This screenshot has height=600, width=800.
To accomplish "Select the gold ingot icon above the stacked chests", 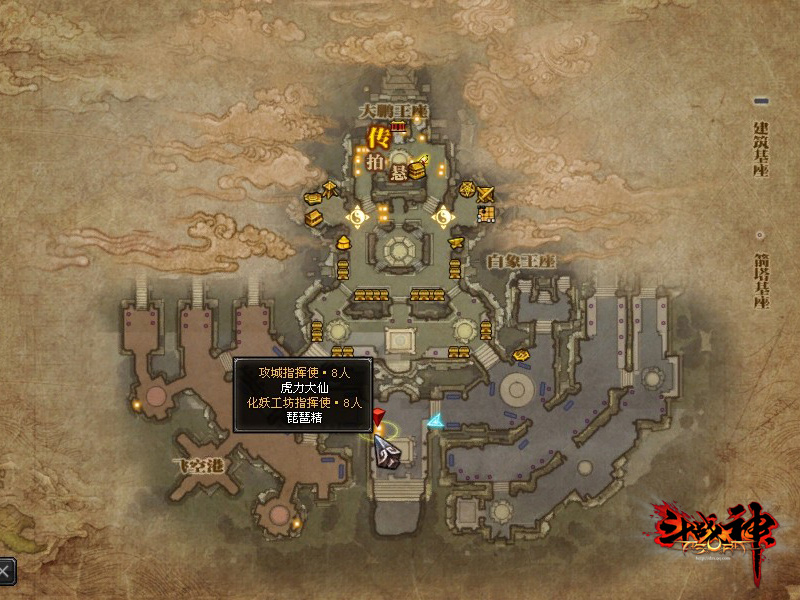I will pyautogui.click(x=342, y=241).
